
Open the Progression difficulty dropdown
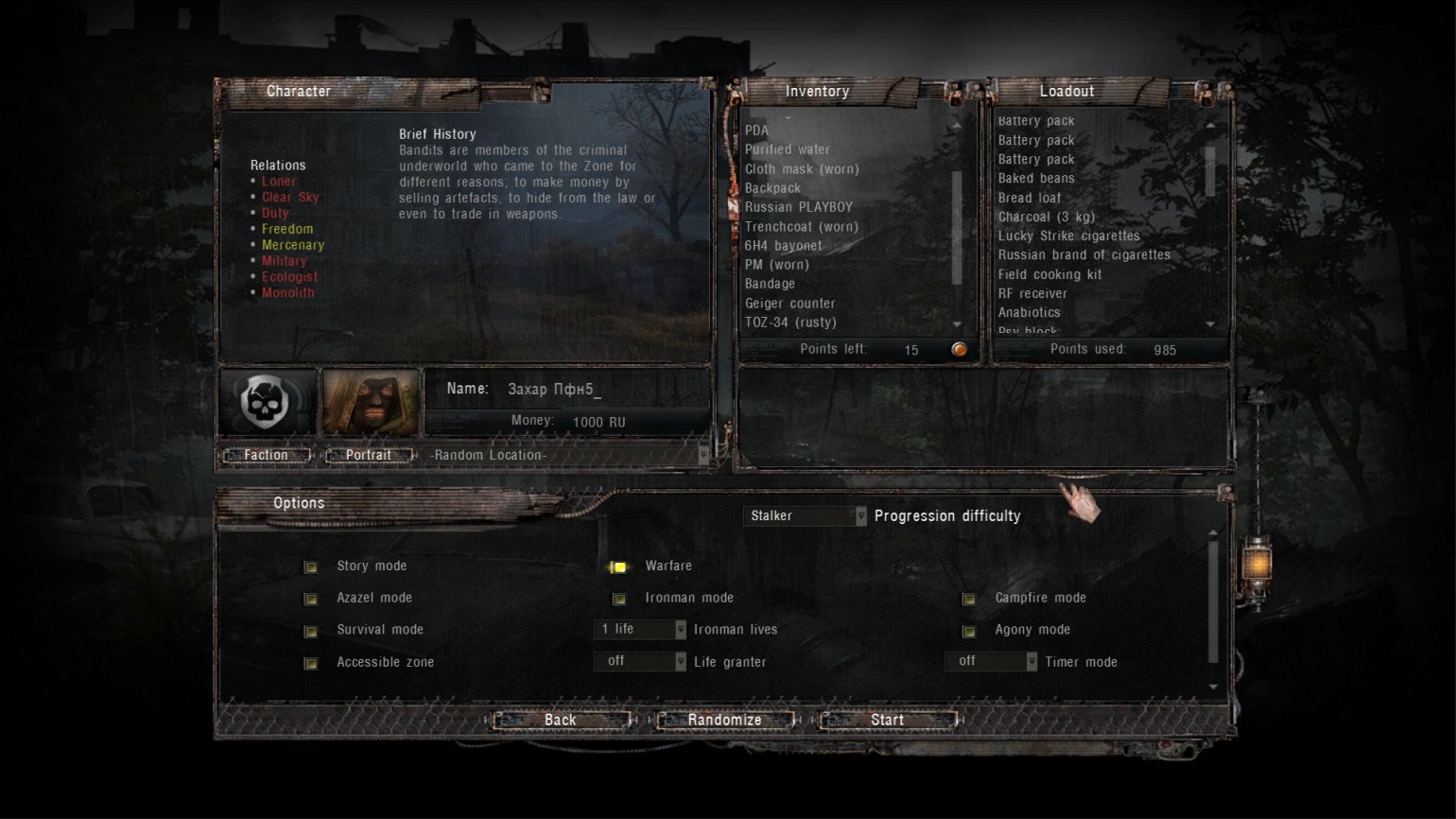tap(805, 515)
